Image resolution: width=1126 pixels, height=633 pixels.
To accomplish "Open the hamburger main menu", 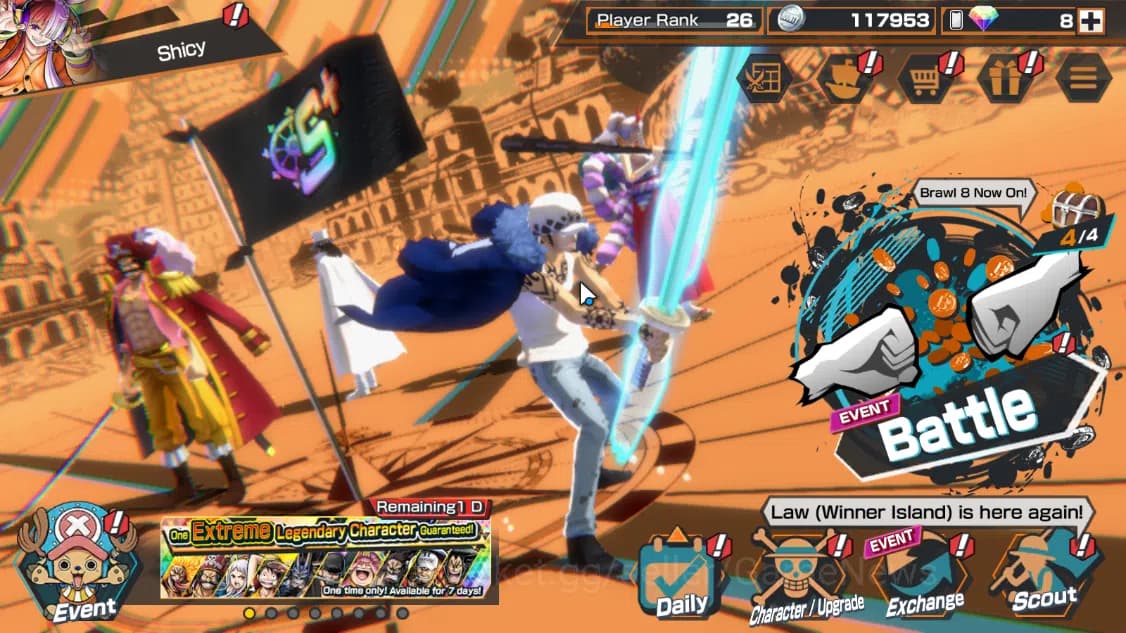I will click(1083, 78).
